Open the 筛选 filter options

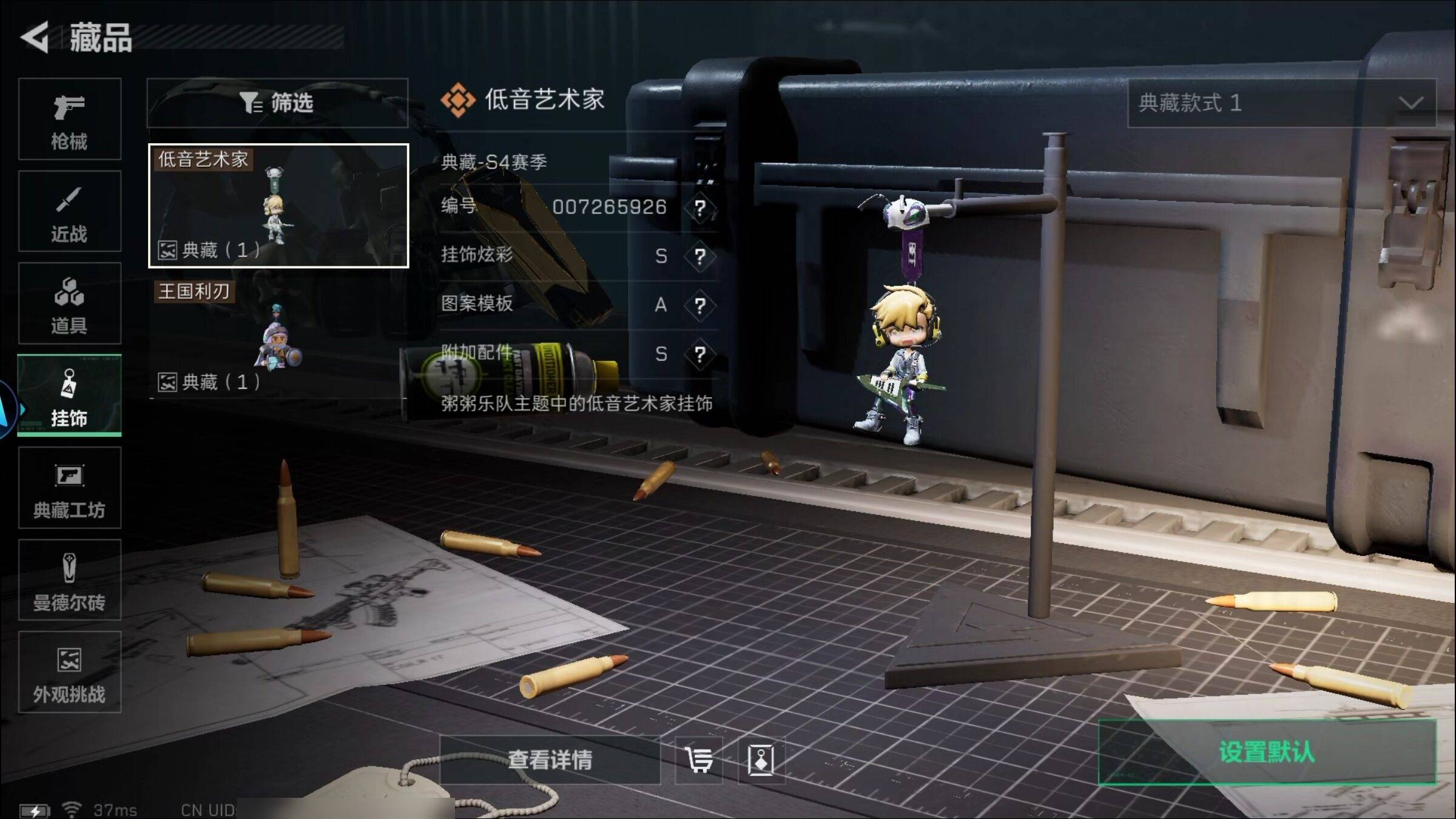[277, 103]
